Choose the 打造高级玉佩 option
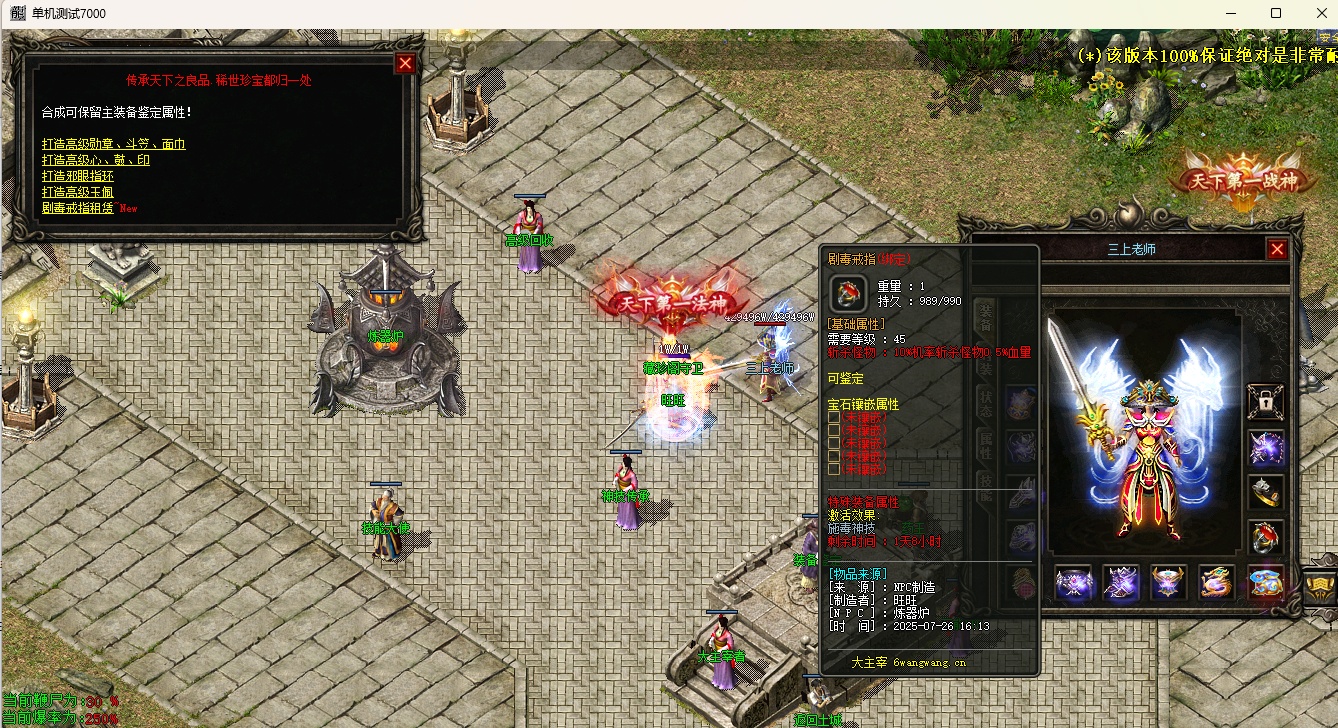 coord(78,192)
